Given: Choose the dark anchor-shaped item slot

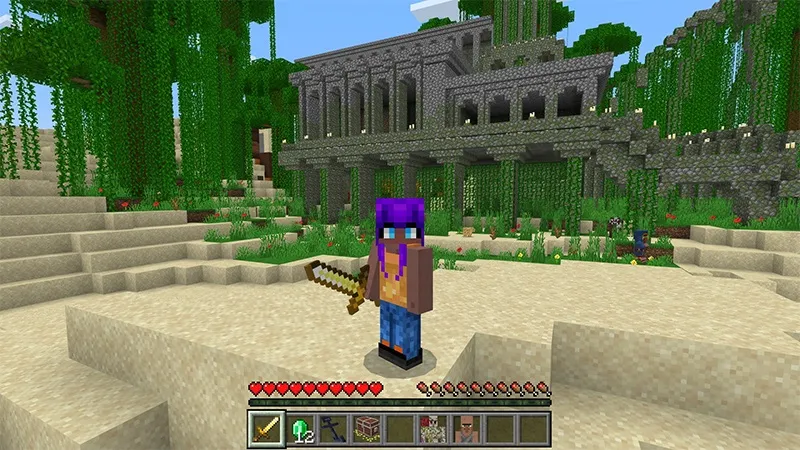Looking at the screenshot, I should [333, 428].
